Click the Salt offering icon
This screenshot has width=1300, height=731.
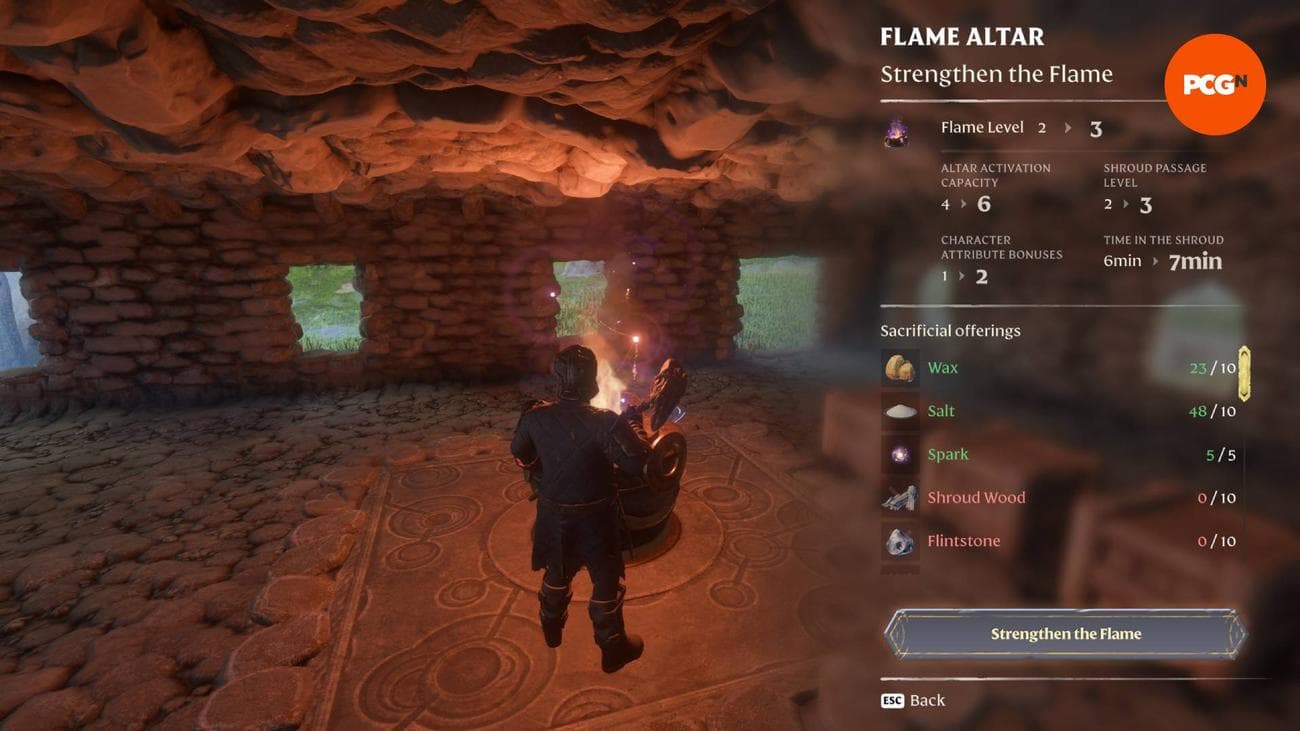tap(899, 411)
